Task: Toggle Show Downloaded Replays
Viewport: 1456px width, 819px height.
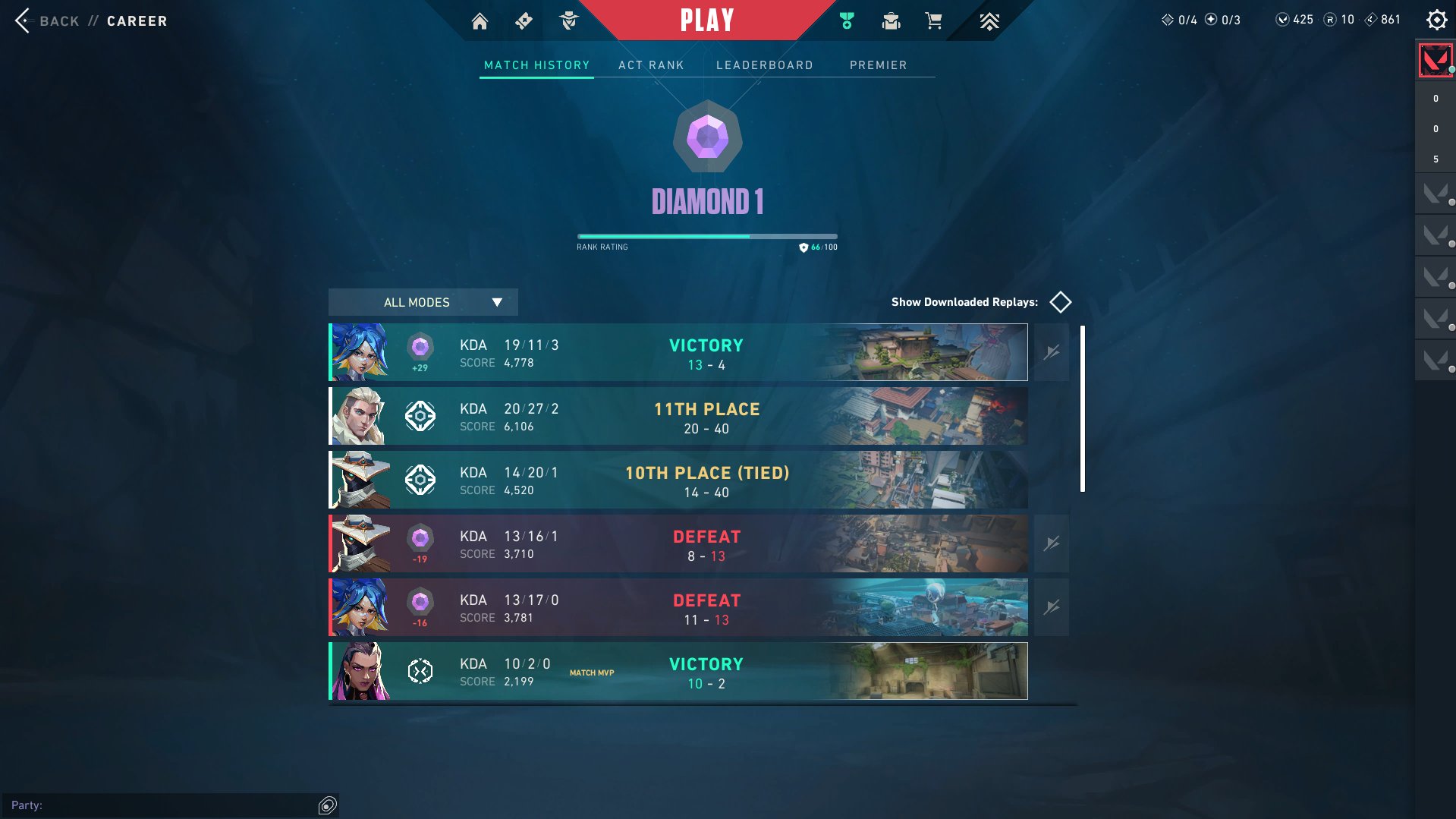Action: point(1061,301)
